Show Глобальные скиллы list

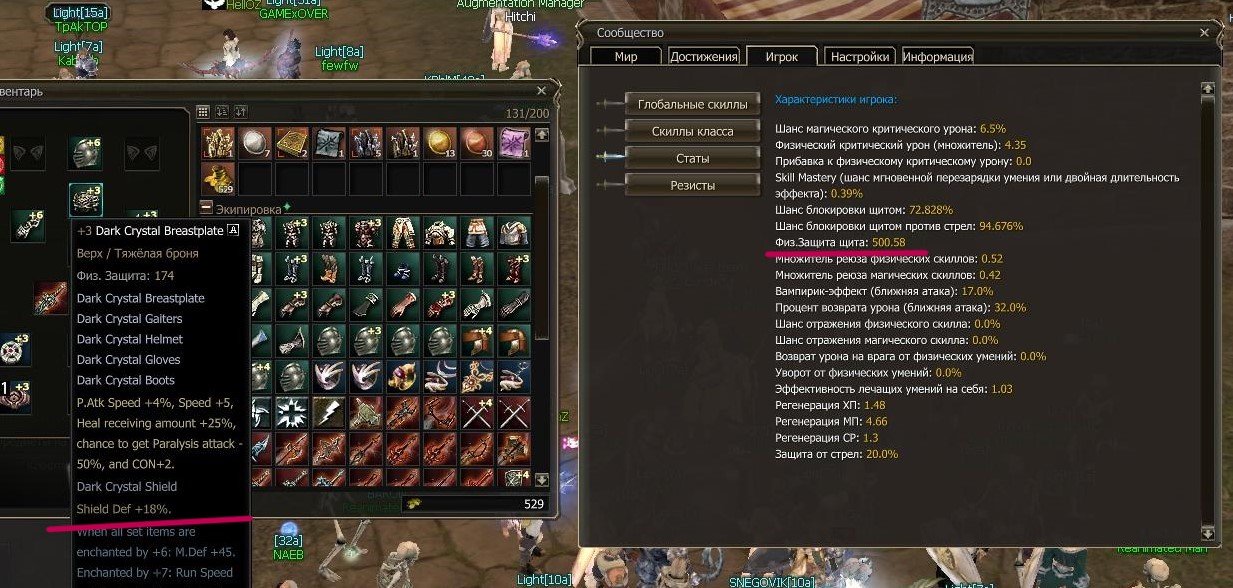pos(692,104)
